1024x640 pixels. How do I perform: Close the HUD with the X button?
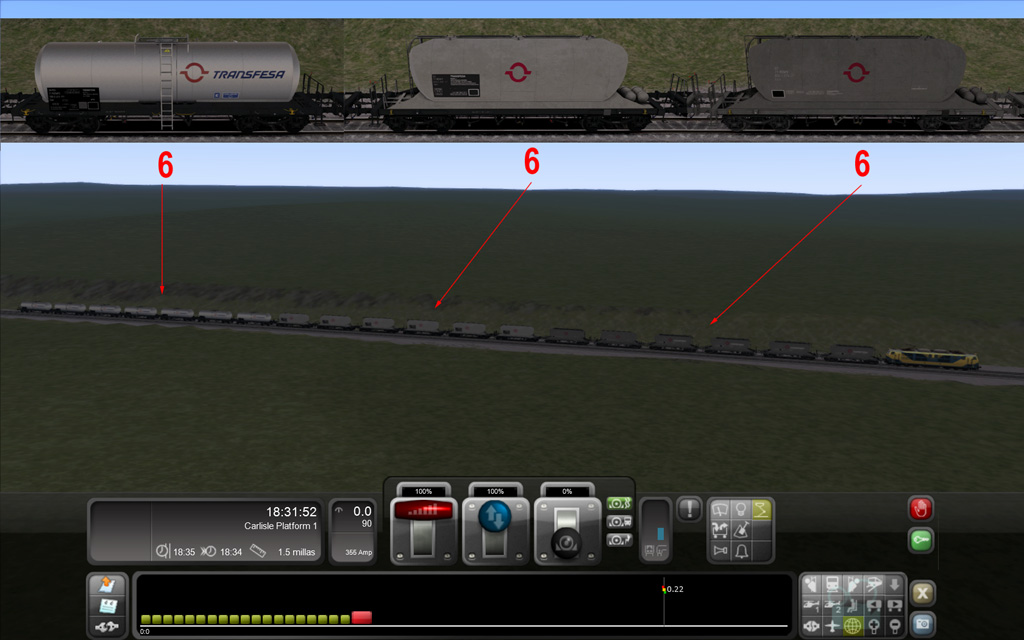[924, 592]
